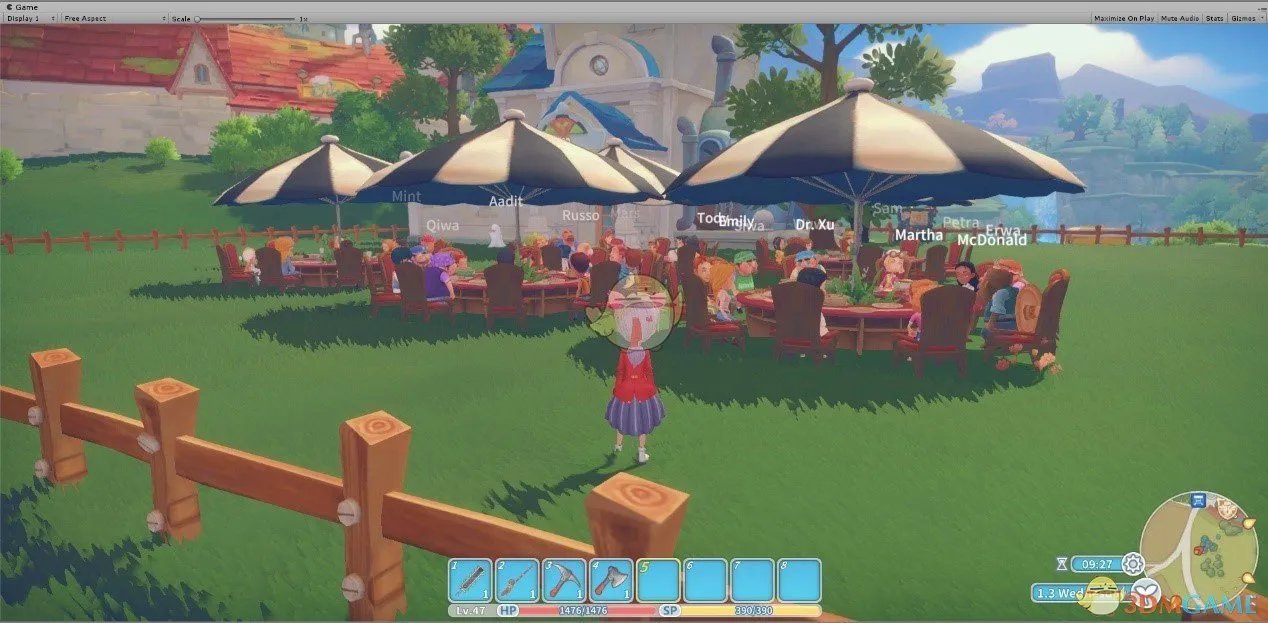The image size is (1268, 623).
Task: Select the fishing rod hotbar slot
Action: point(517,580)
